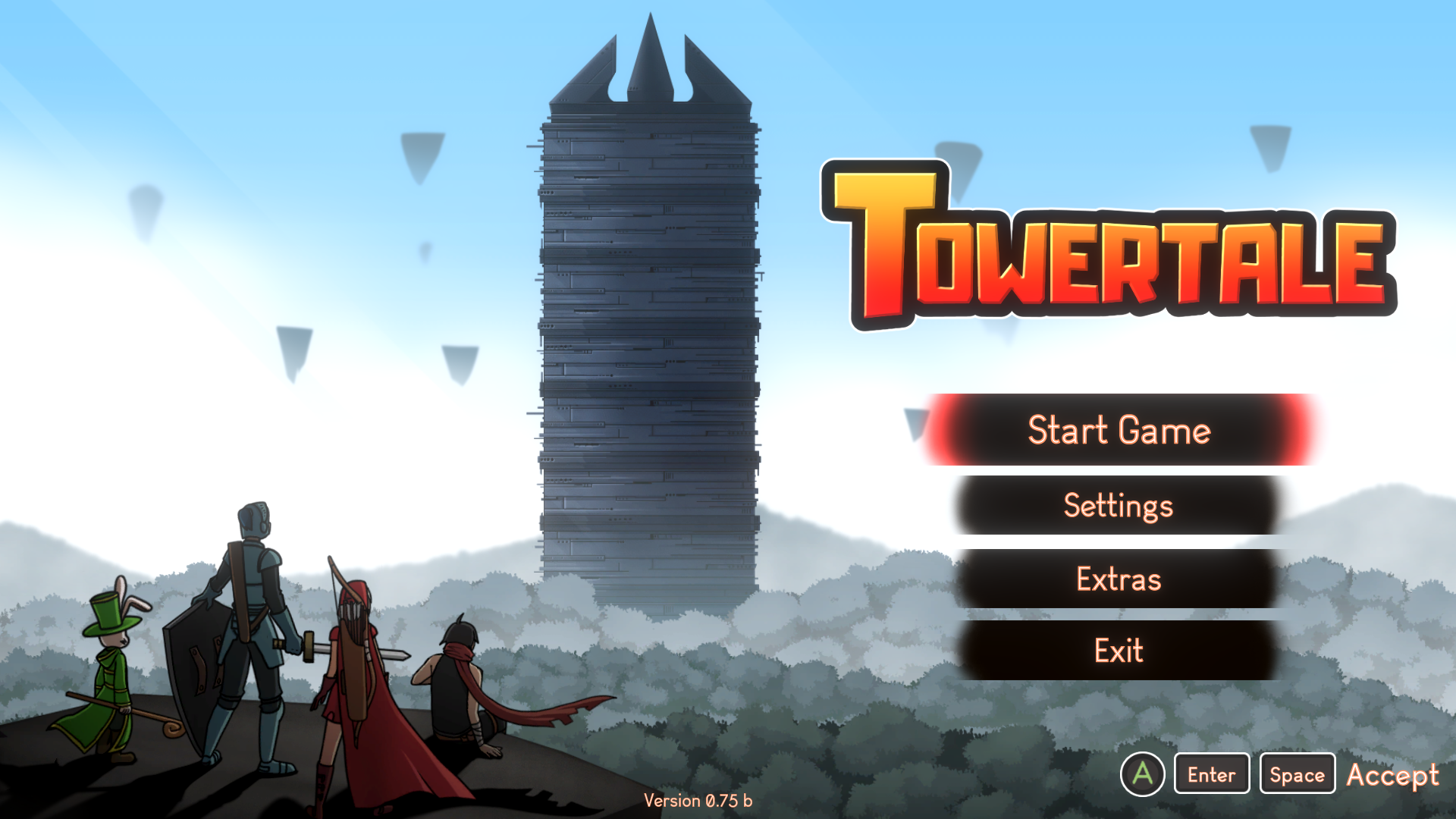Screen dimensions: 1456x819
Task: Choose the Extras menu entry
Action: pos(1119,579)
